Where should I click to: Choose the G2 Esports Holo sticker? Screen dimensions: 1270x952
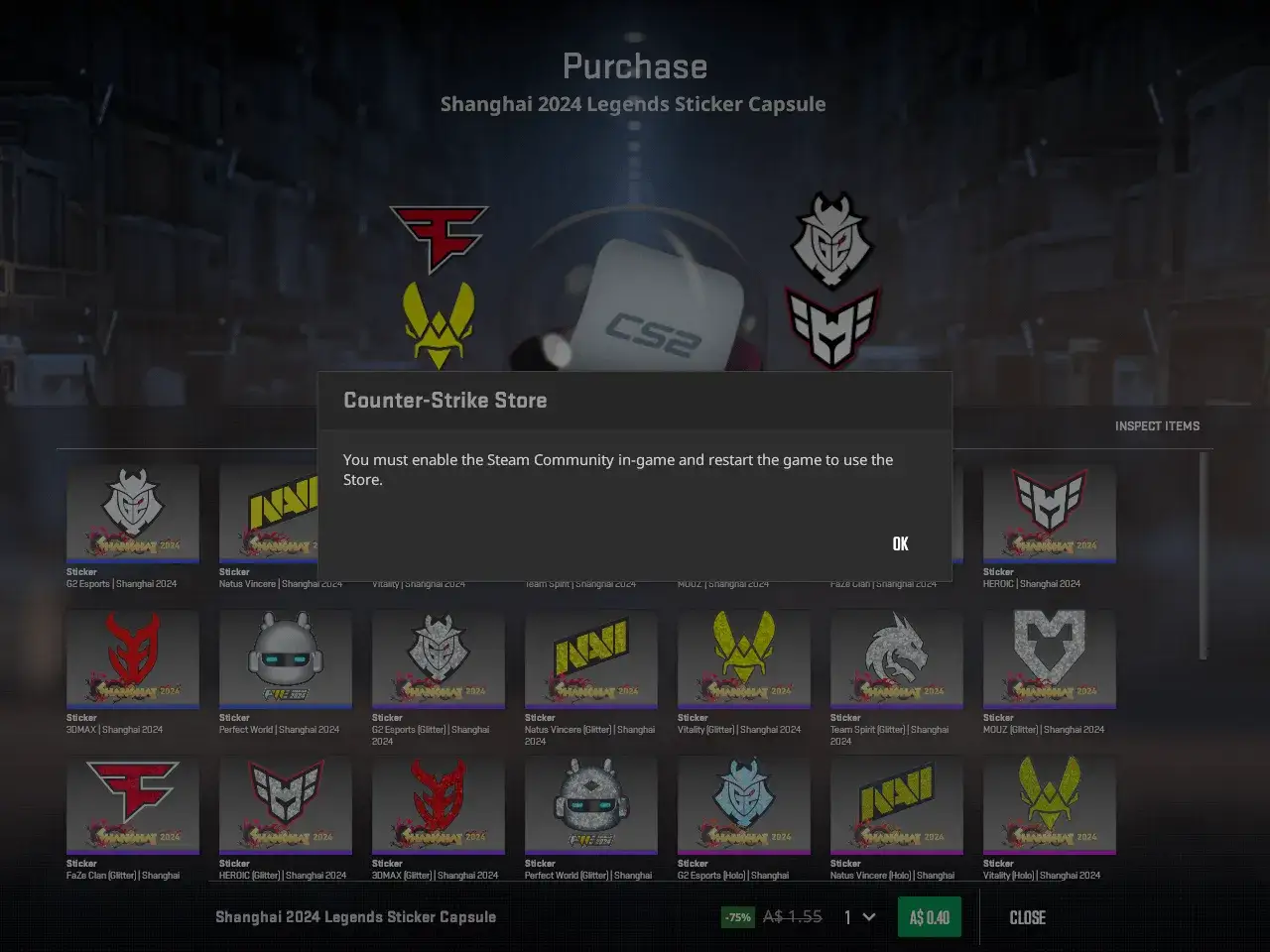[x=744, y=804]
